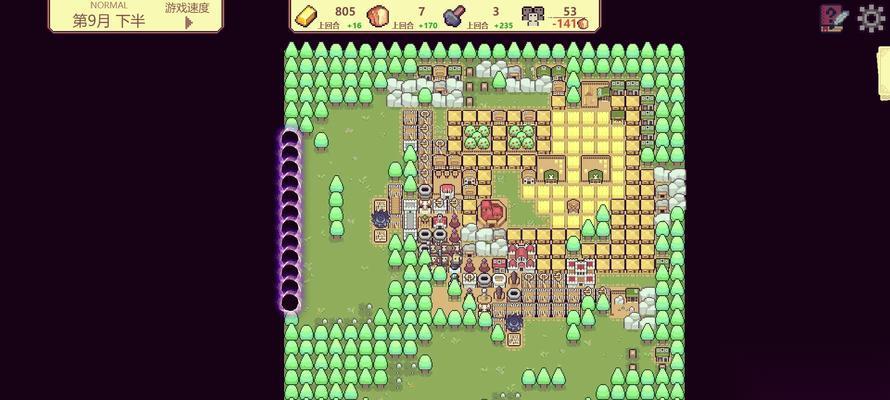Image resolution: width=890 pixels, height=400 pixels.
Task: Select the wood log resource icon
Action: (x=378, y=17)
